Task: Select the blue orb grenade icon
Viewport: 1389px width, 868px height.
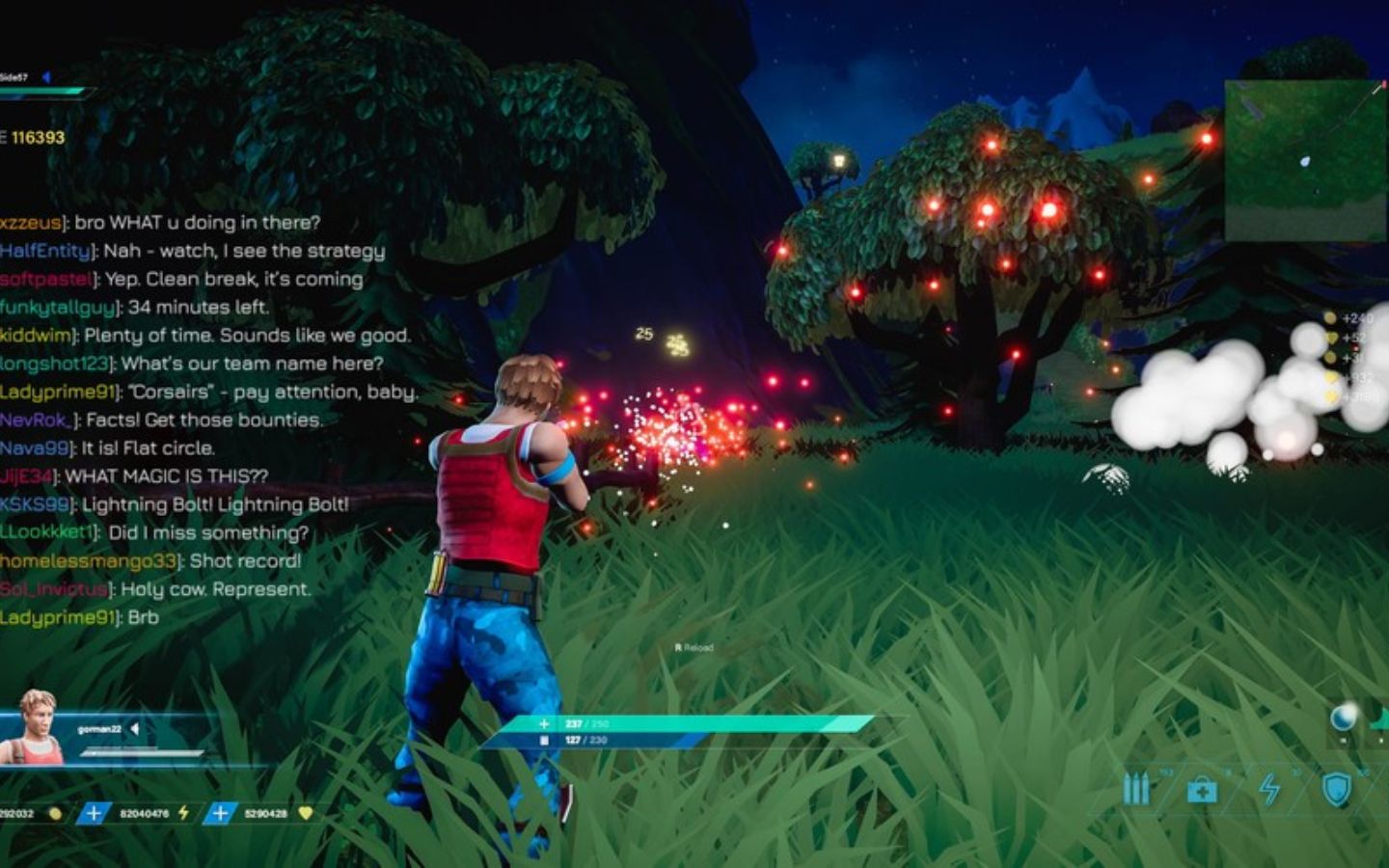Action: pos(1342,717)
